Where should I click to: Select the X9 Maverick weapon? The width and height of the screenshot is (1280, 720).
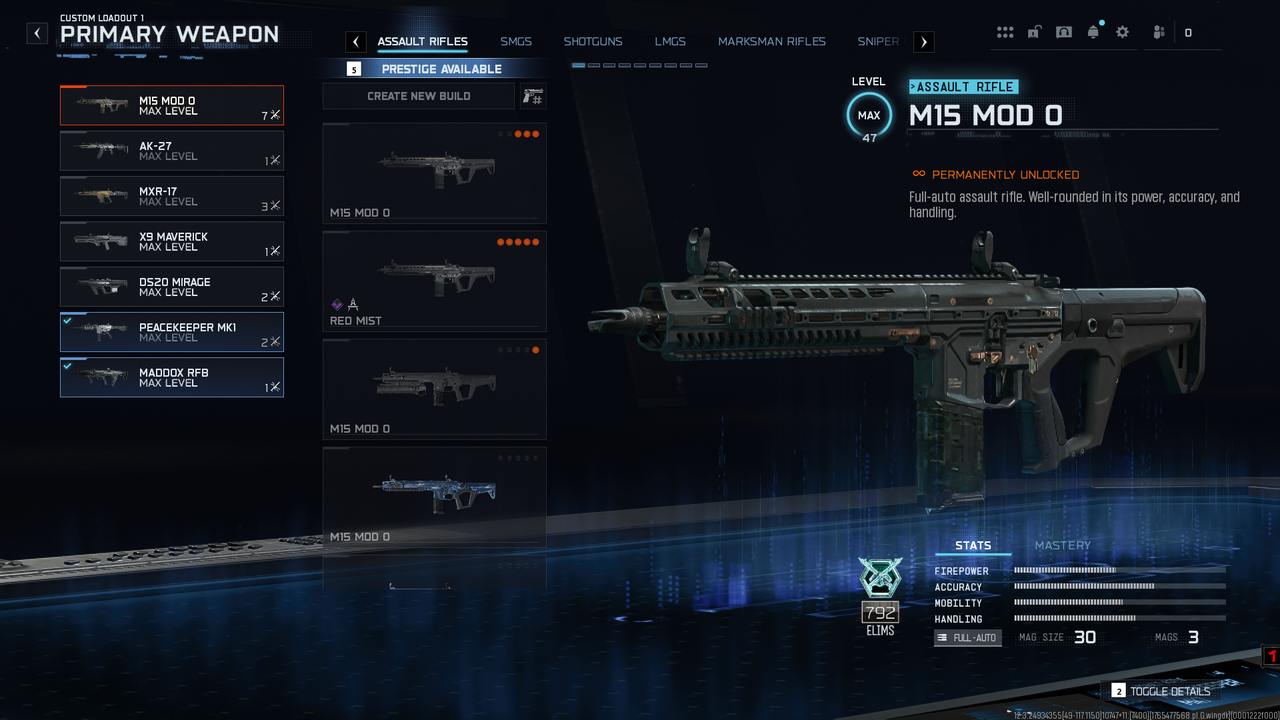[x=172, y=242]
